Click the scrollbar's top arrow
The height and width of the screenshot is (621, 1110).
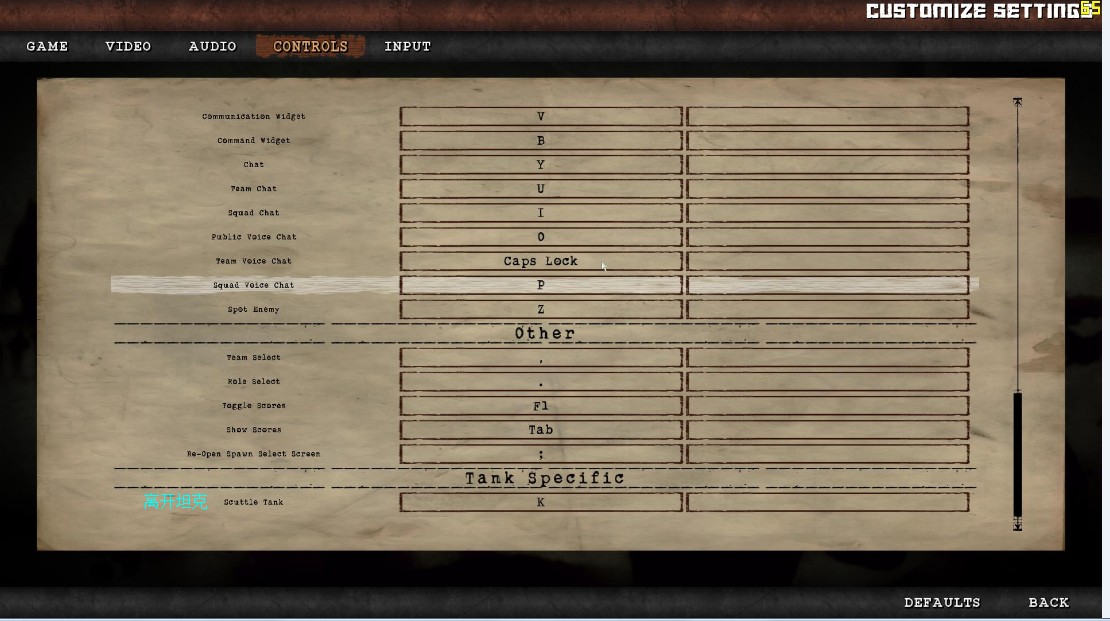point(1018,103)
